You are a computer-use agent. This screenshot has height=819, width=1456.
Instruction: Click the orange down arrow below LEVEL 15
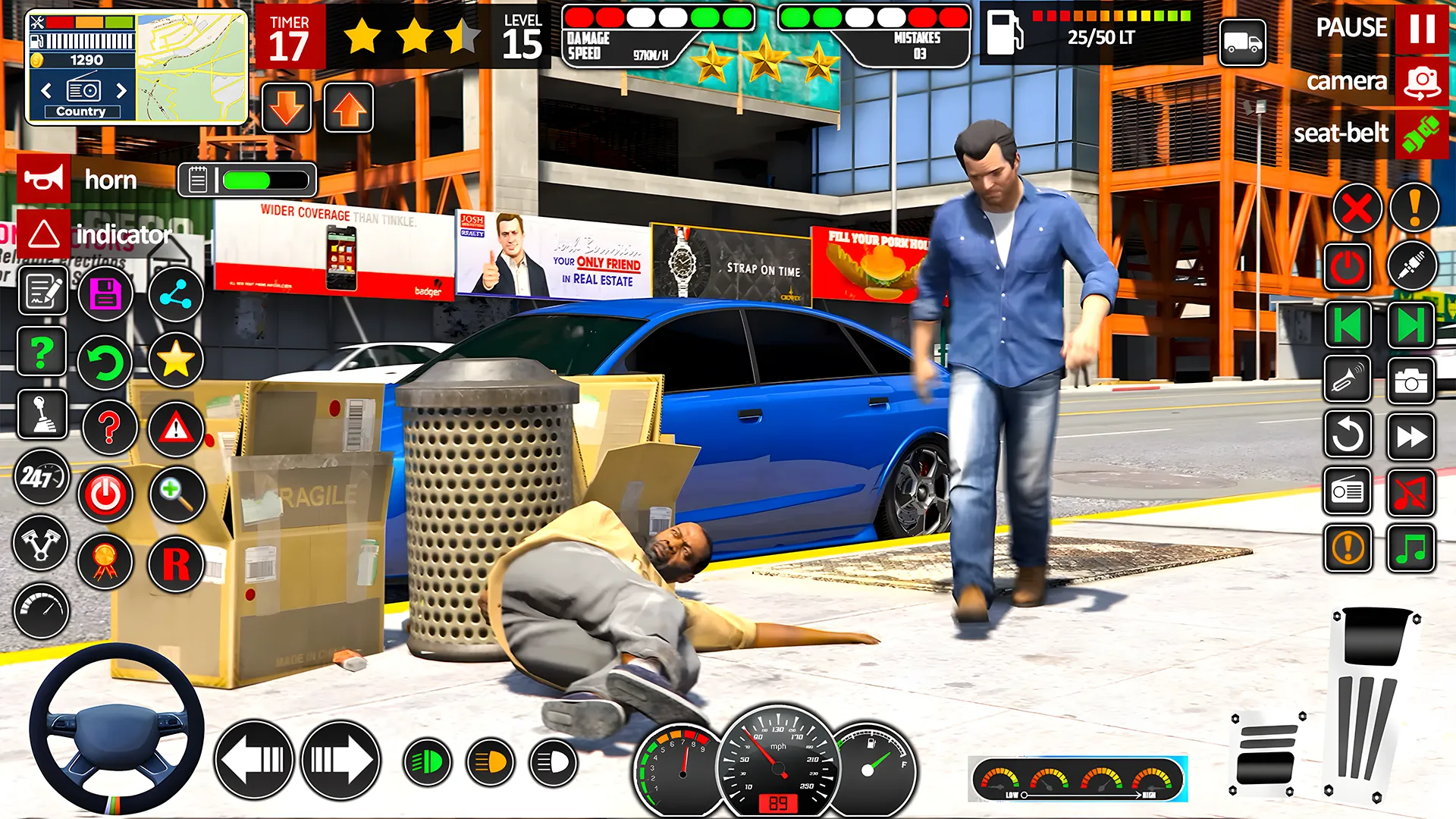[x=286, y=108]
